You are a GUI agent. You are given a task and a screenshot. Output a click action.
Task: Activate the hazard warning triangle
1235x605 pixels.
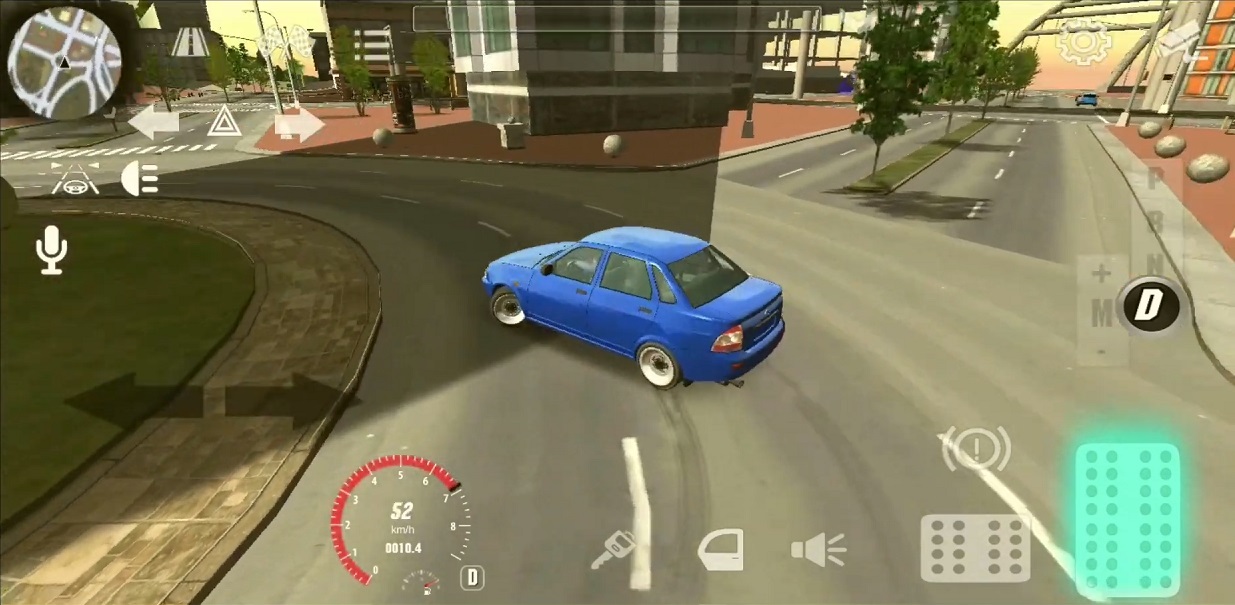pyautogui.click(x=222, y=123)
